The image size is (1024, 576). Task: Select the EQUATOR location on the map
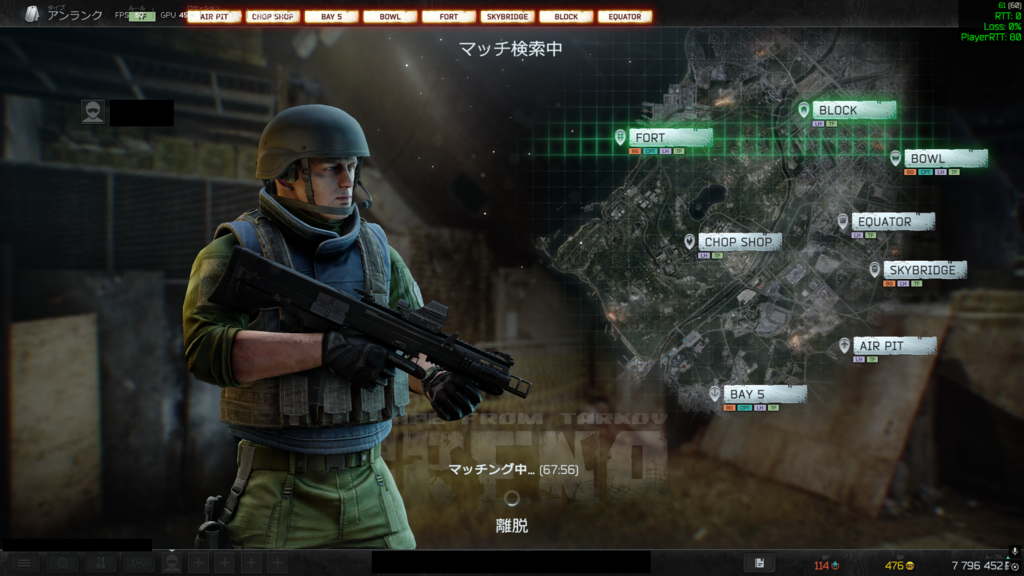tap(884, 222)
